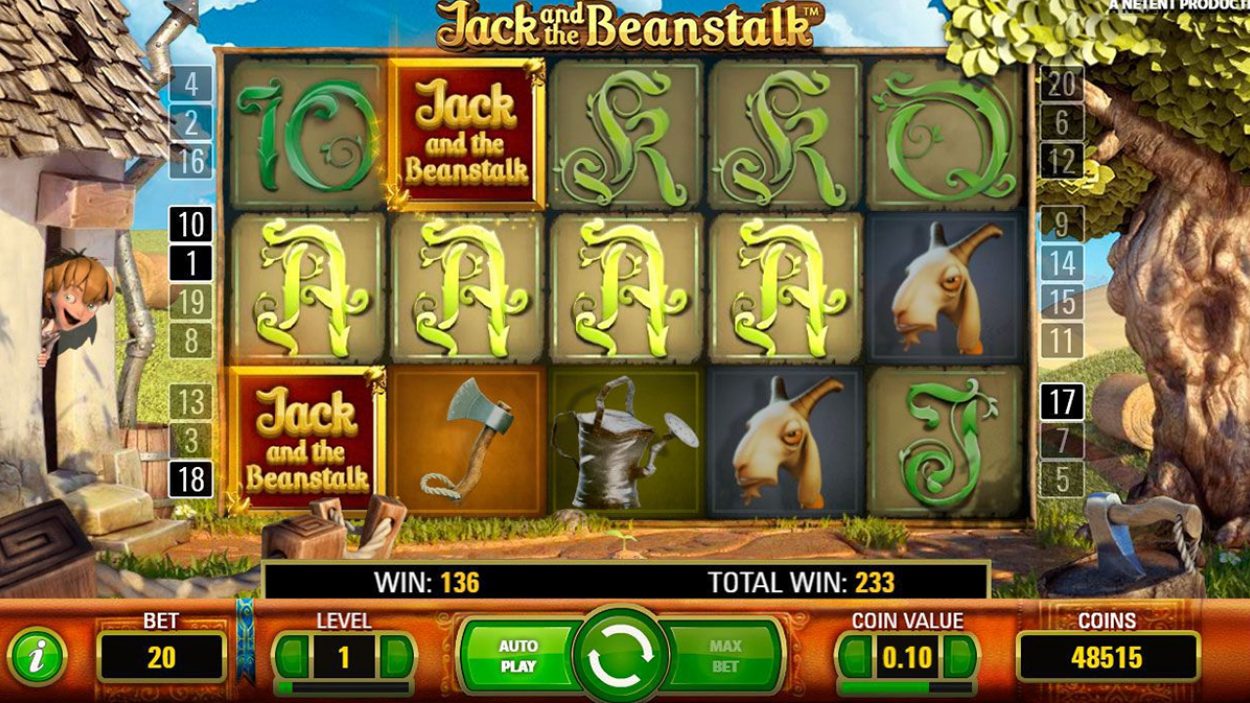1250x703 pixels.
Task: Open the green info paytable button
Action: click(36, 657)
